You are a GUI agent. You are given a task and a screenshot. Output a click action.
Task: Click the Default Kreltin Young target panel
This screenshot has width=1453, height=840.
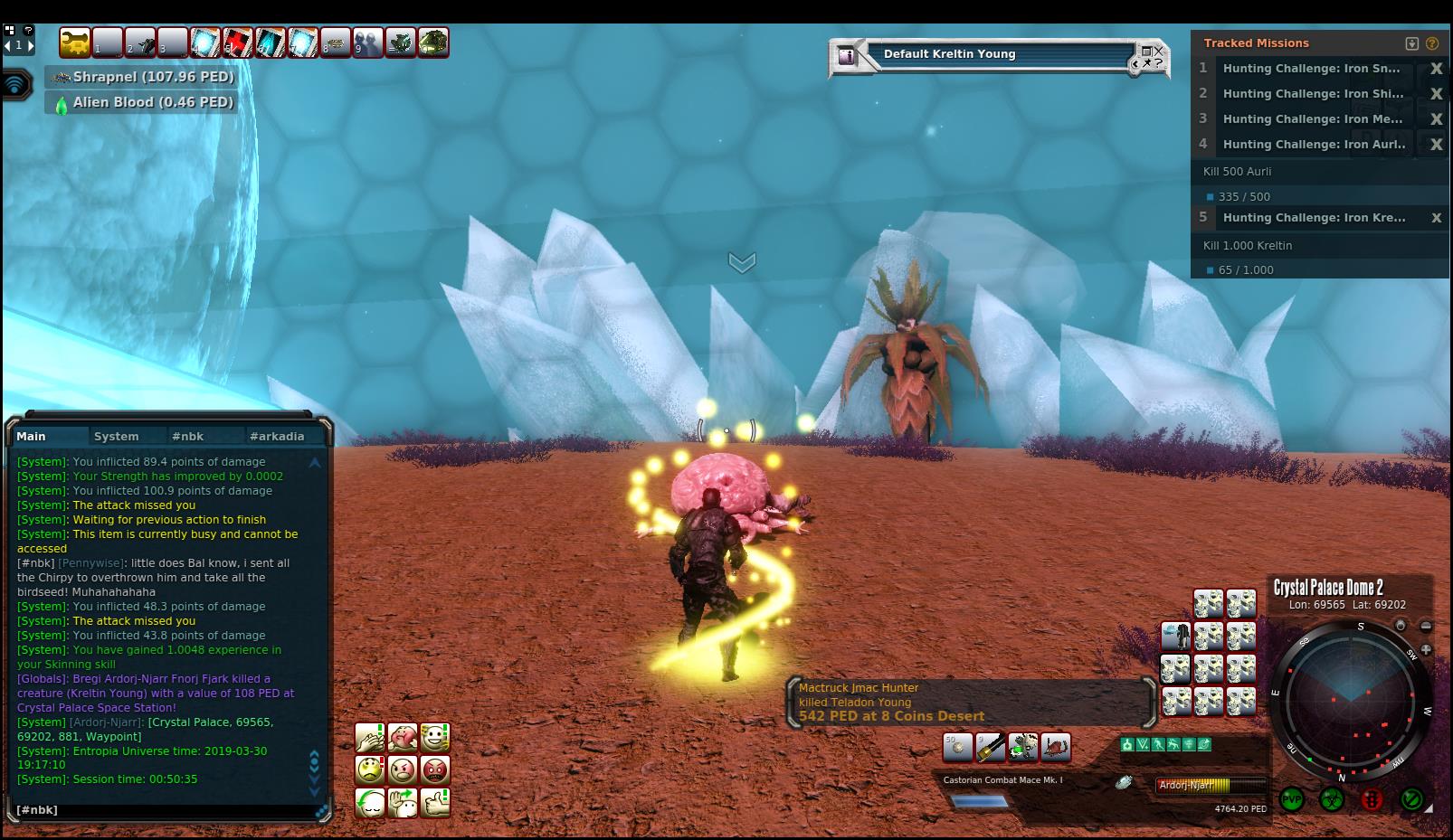coord(995,55)
